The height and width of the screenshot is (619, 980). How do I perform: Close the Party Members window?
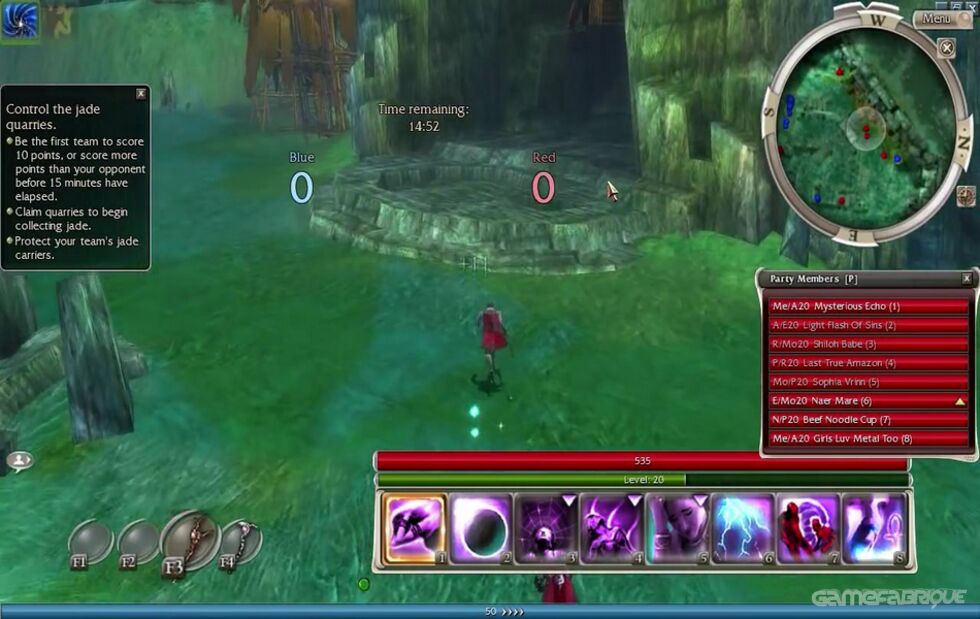point(966,279)
